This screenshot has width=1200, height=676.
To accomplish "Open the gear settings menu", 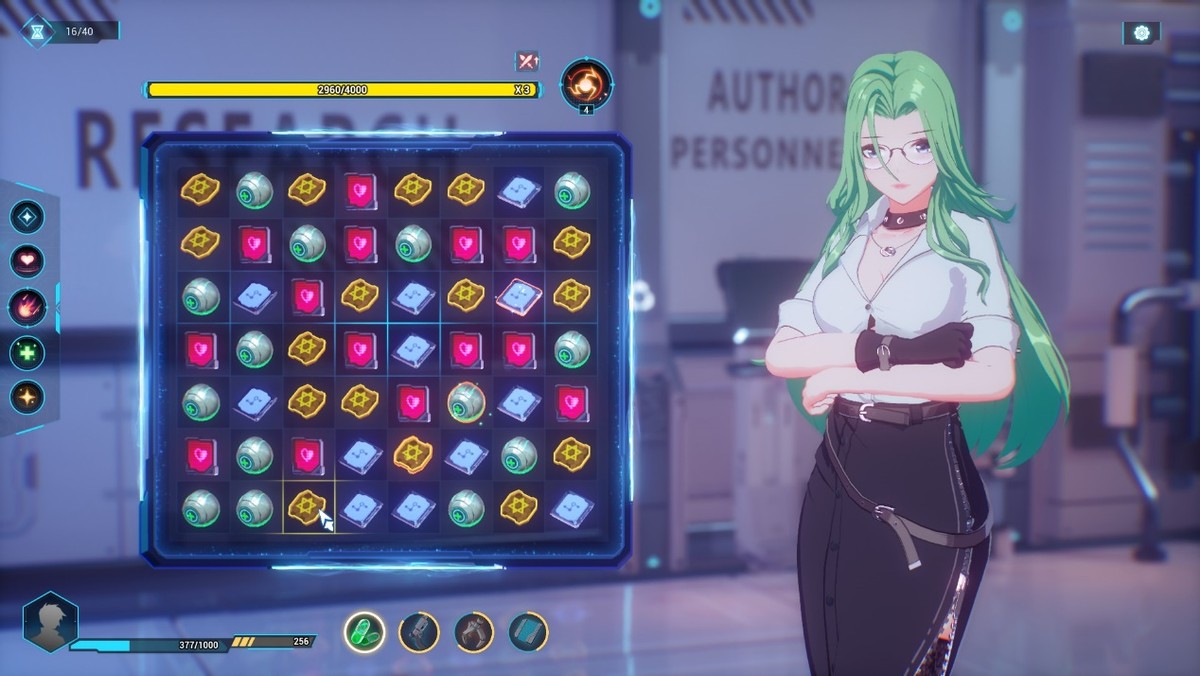I will tap(1141, 33).
